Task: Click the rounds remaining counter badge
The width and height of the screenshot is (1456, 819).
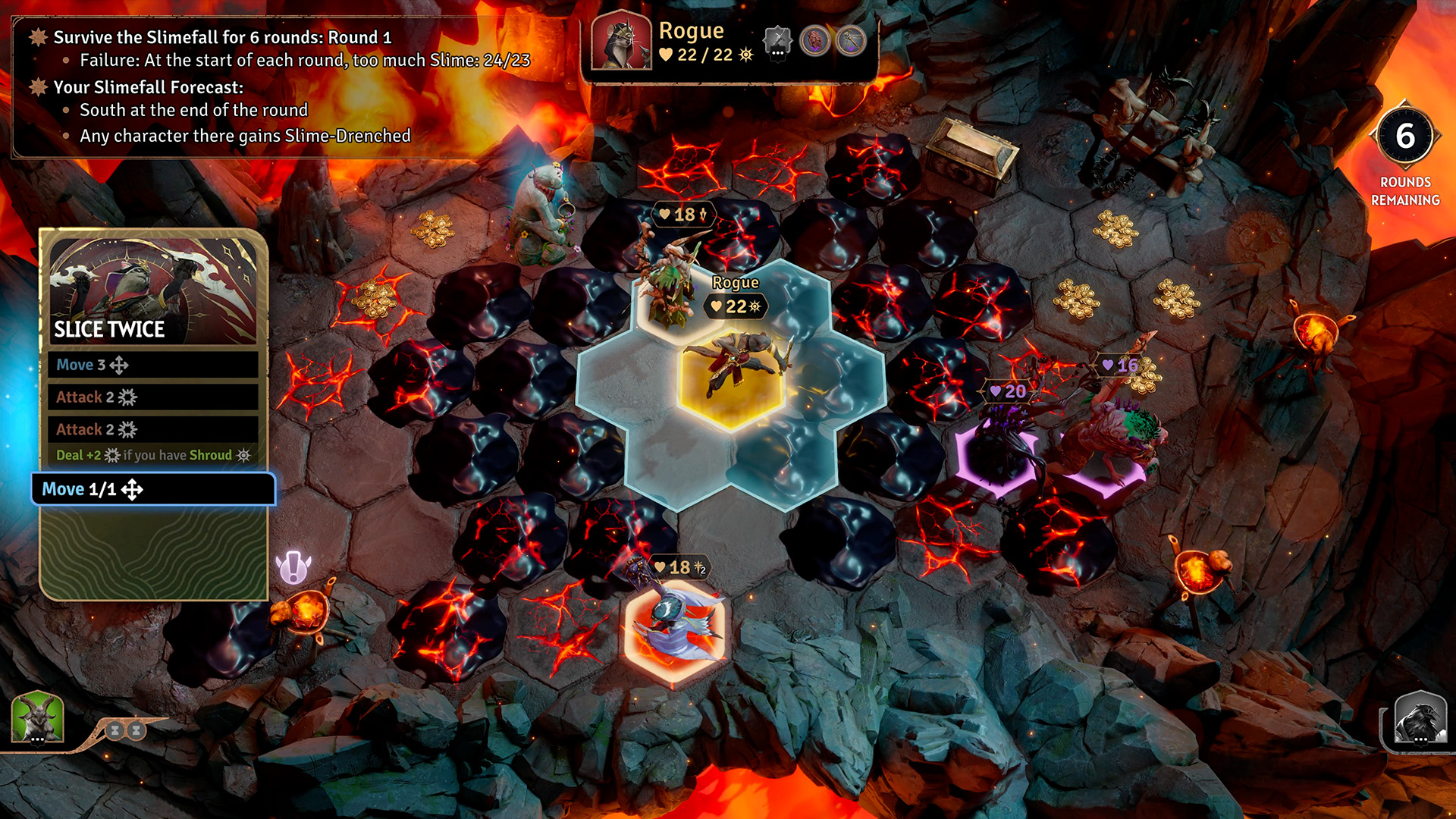Action: coord(1405,137)
